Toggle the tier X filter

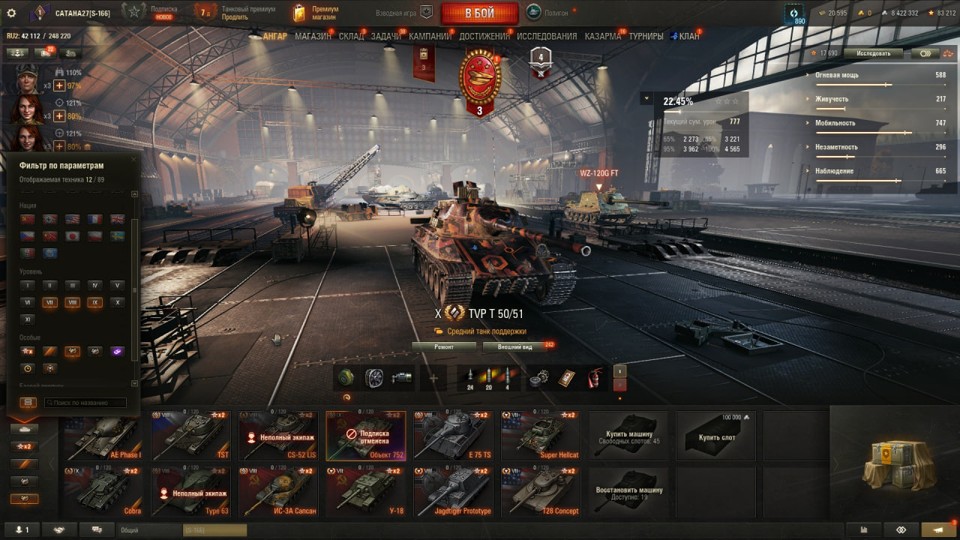point(119,301)
